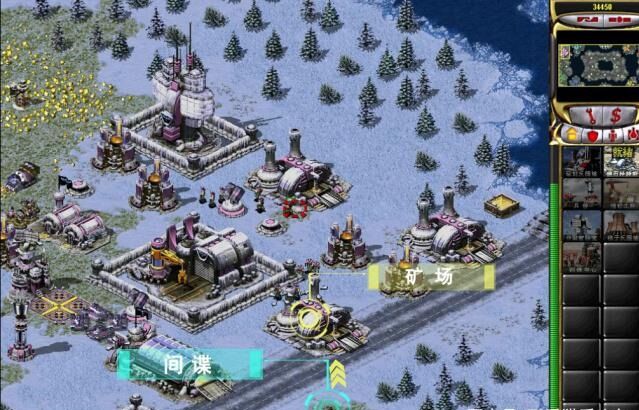Switch to the shield defenses tab
Image resolution: width=639 pixels, height=410 pixels.
(x=592, y=133)
